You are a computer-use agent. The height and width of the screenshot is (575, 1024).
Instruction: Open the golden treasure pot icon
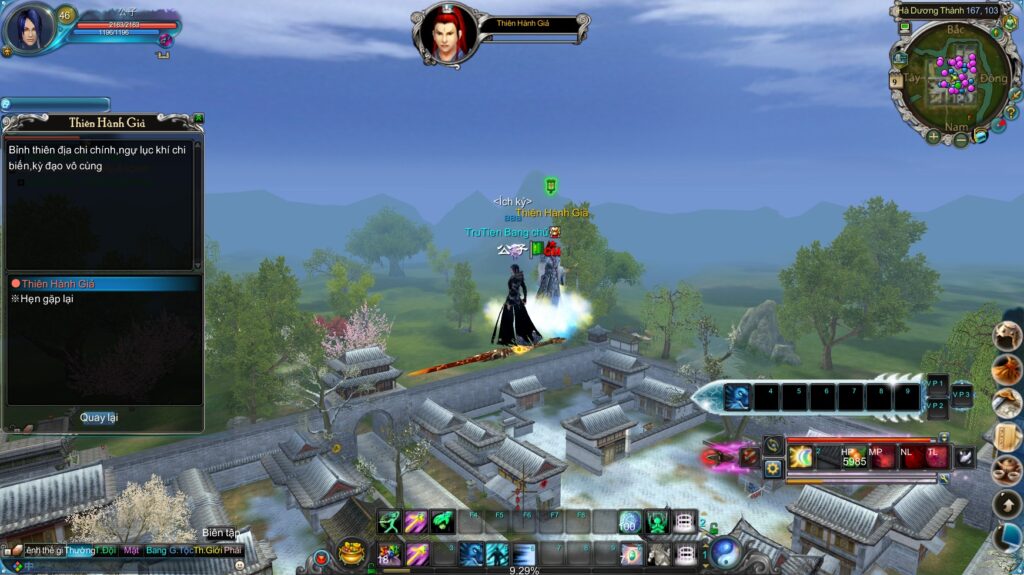[351, 551]
